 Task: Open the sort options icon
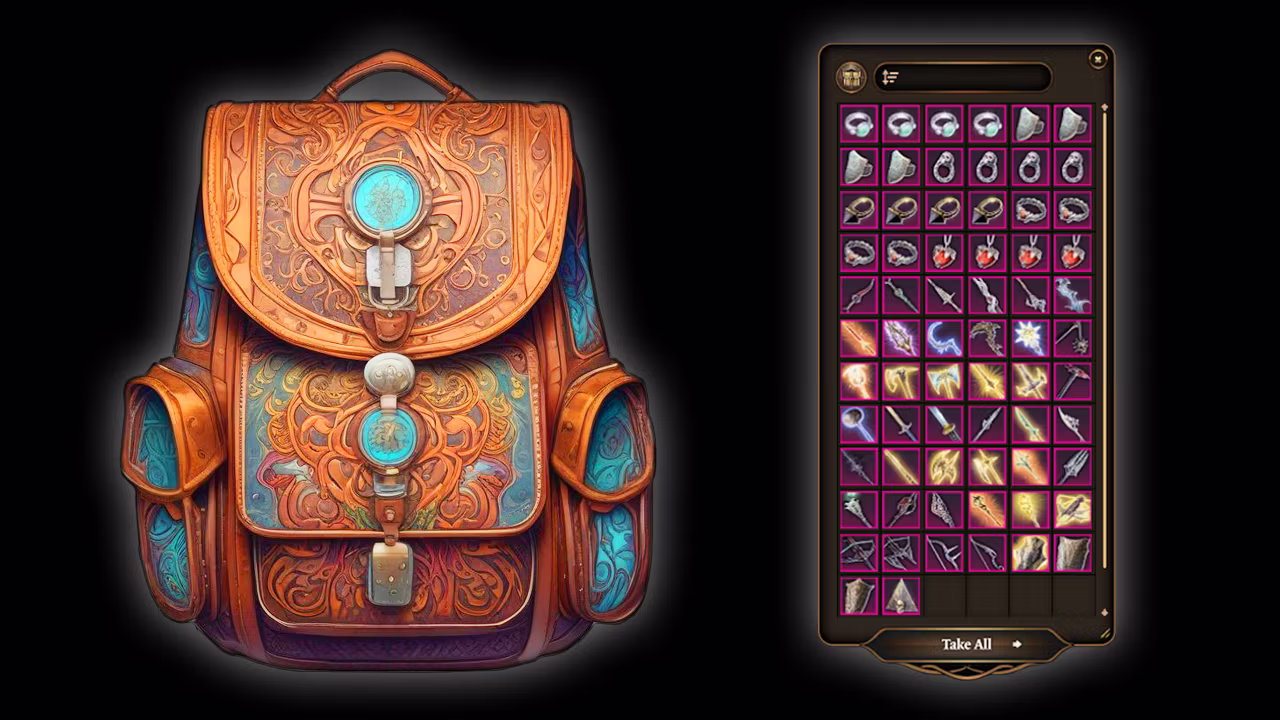(x=891, y=77)
